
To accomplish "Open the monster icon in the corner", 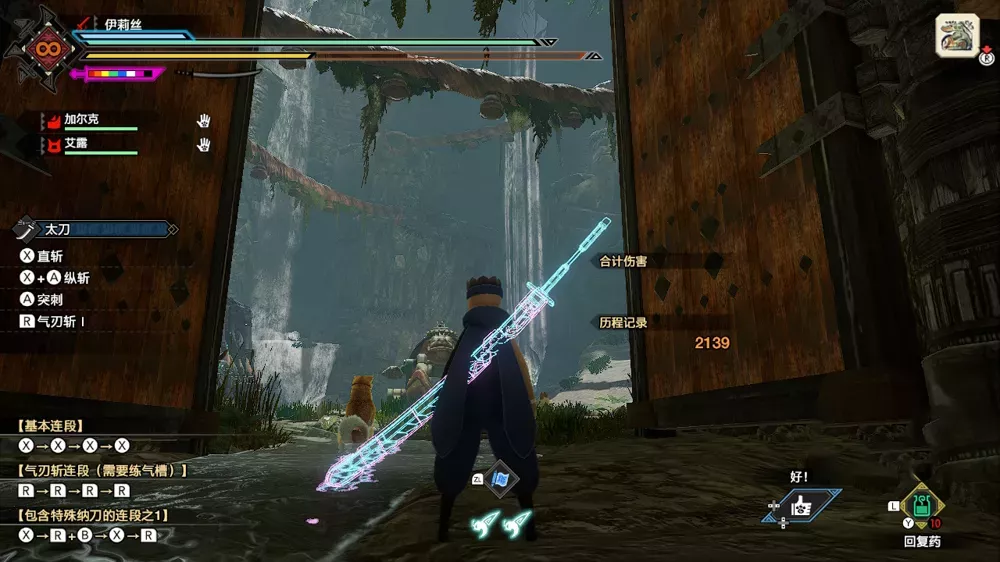I will [x=956, y=38].
